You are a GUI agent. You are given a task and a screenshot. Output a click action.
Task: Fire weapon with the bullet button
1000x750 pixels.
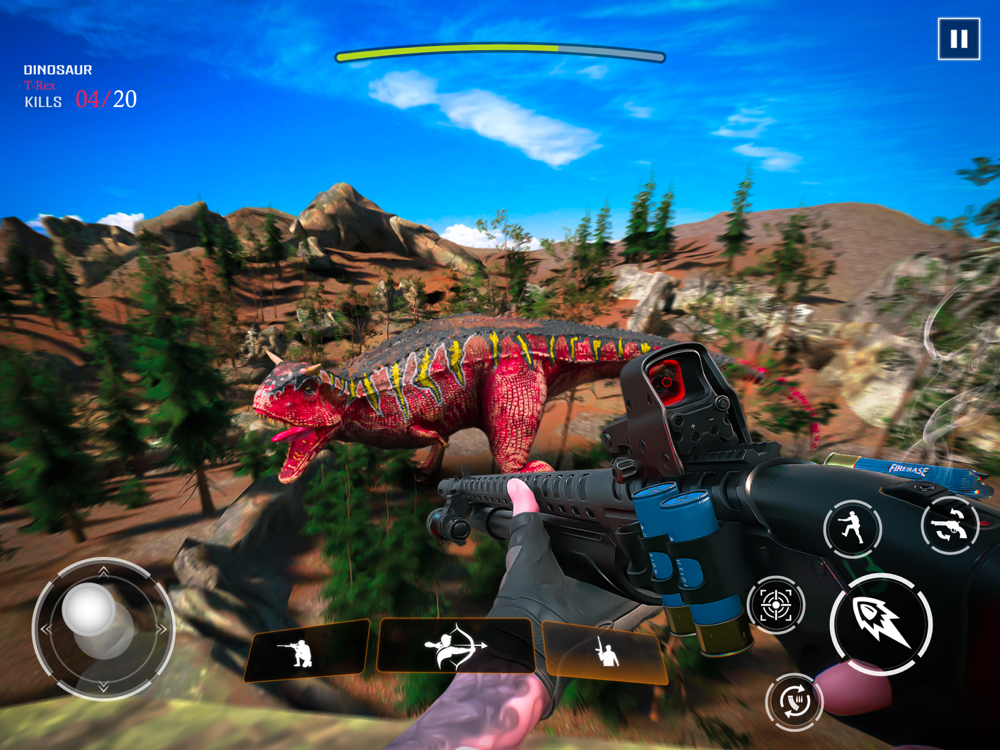[880, 624]
